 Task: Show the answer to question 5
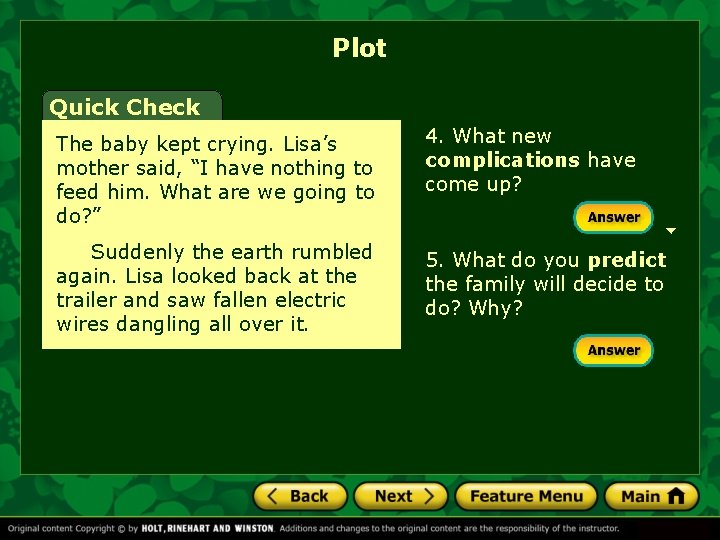point(613,350)
